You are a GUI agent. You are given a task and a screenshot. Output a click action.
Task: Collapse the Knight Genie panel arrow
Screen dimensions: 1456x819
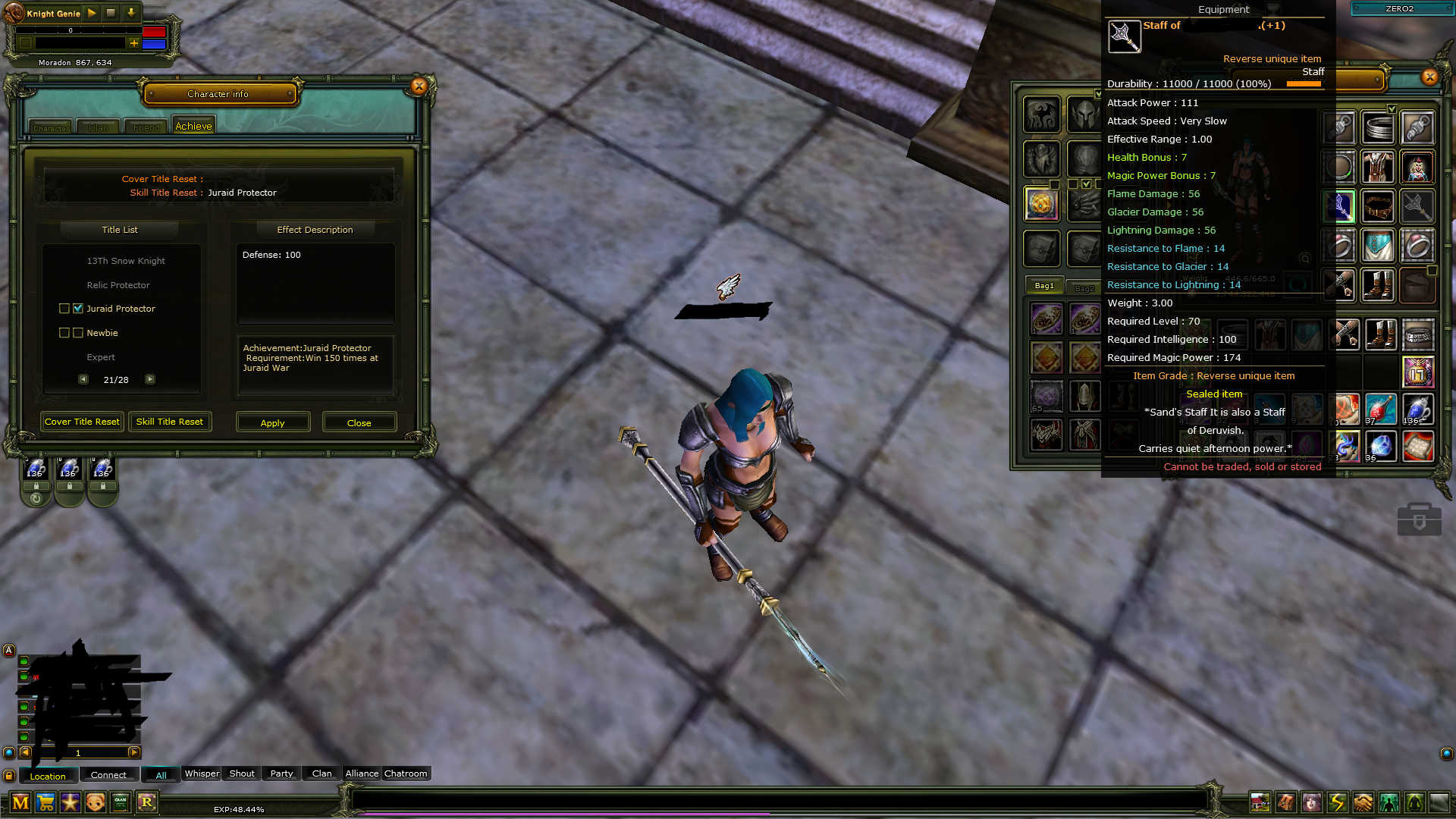pyautogui.click(x=130, y=13)
